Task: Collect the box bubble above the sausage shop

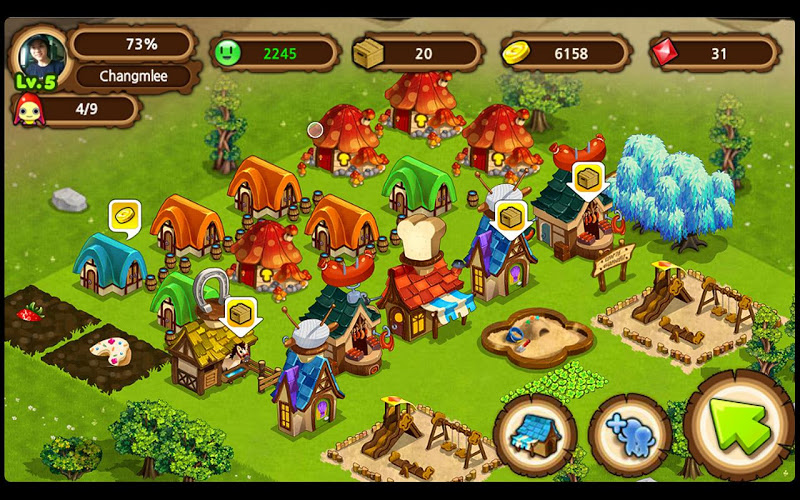Action: 588,178
